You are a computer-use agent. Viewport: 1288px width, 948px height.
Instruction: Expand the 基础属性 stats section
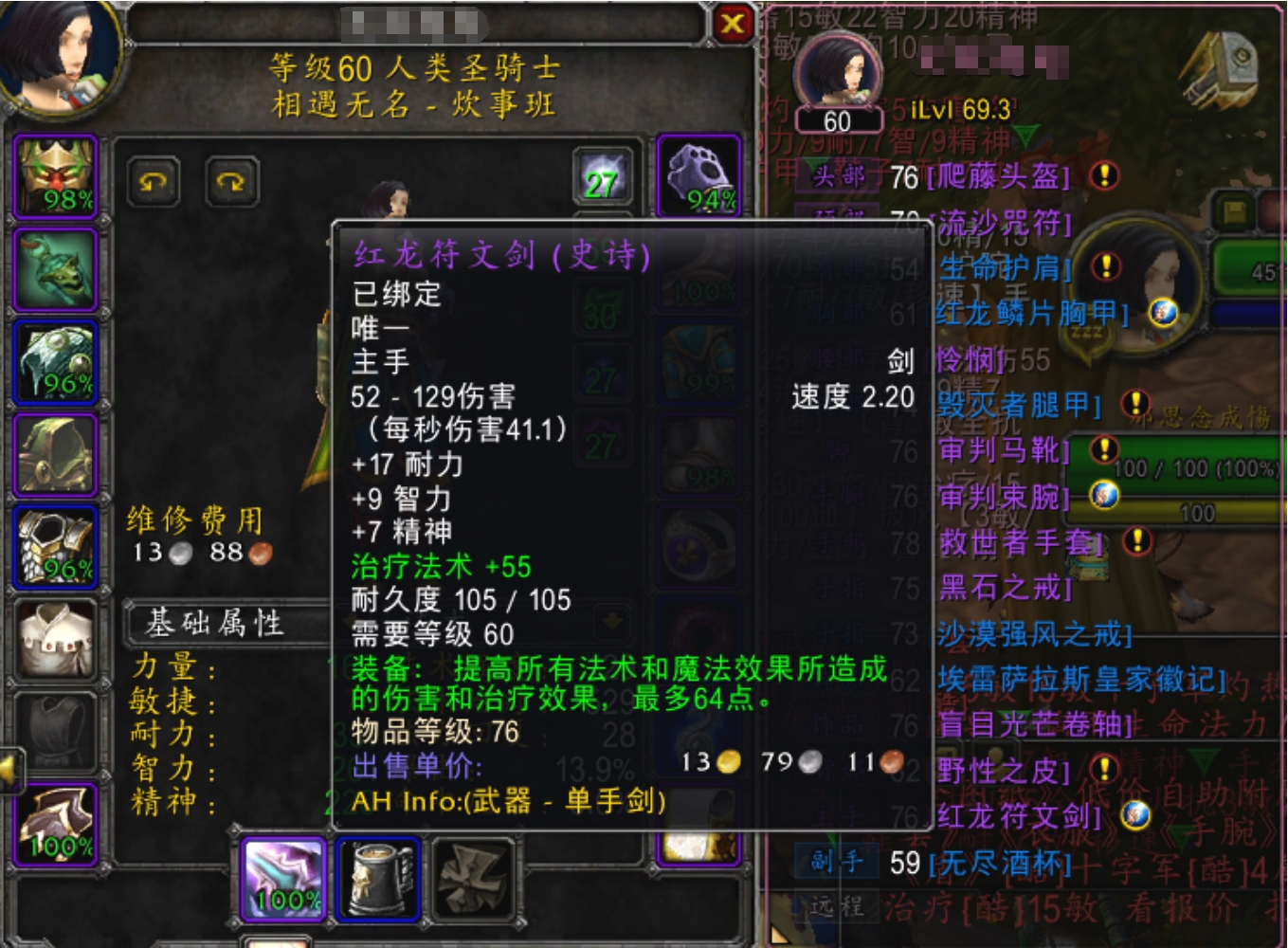point(218,623)
